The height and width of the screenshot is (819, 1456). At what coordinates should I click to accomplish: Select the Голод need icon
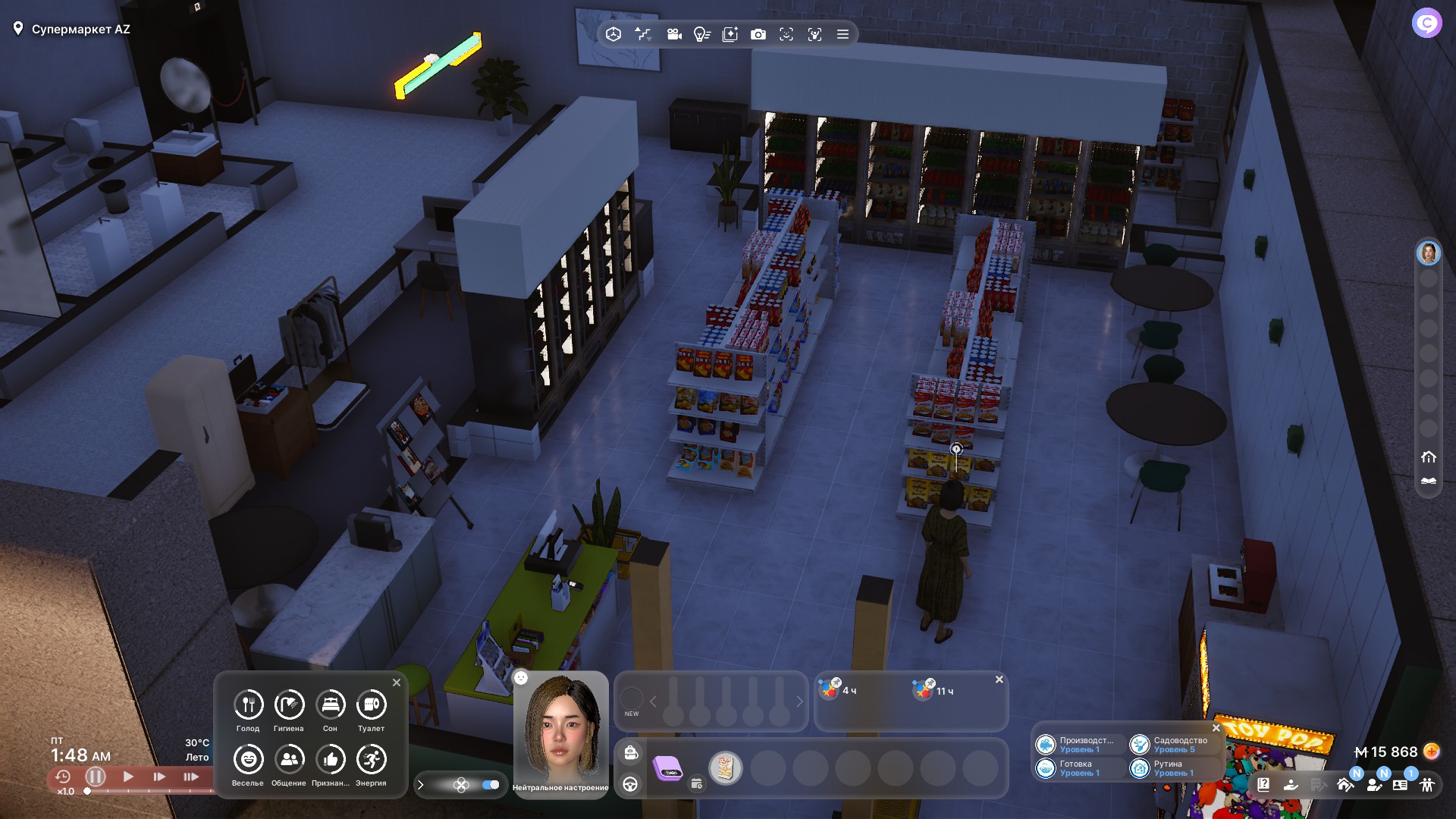coord(248,705)
